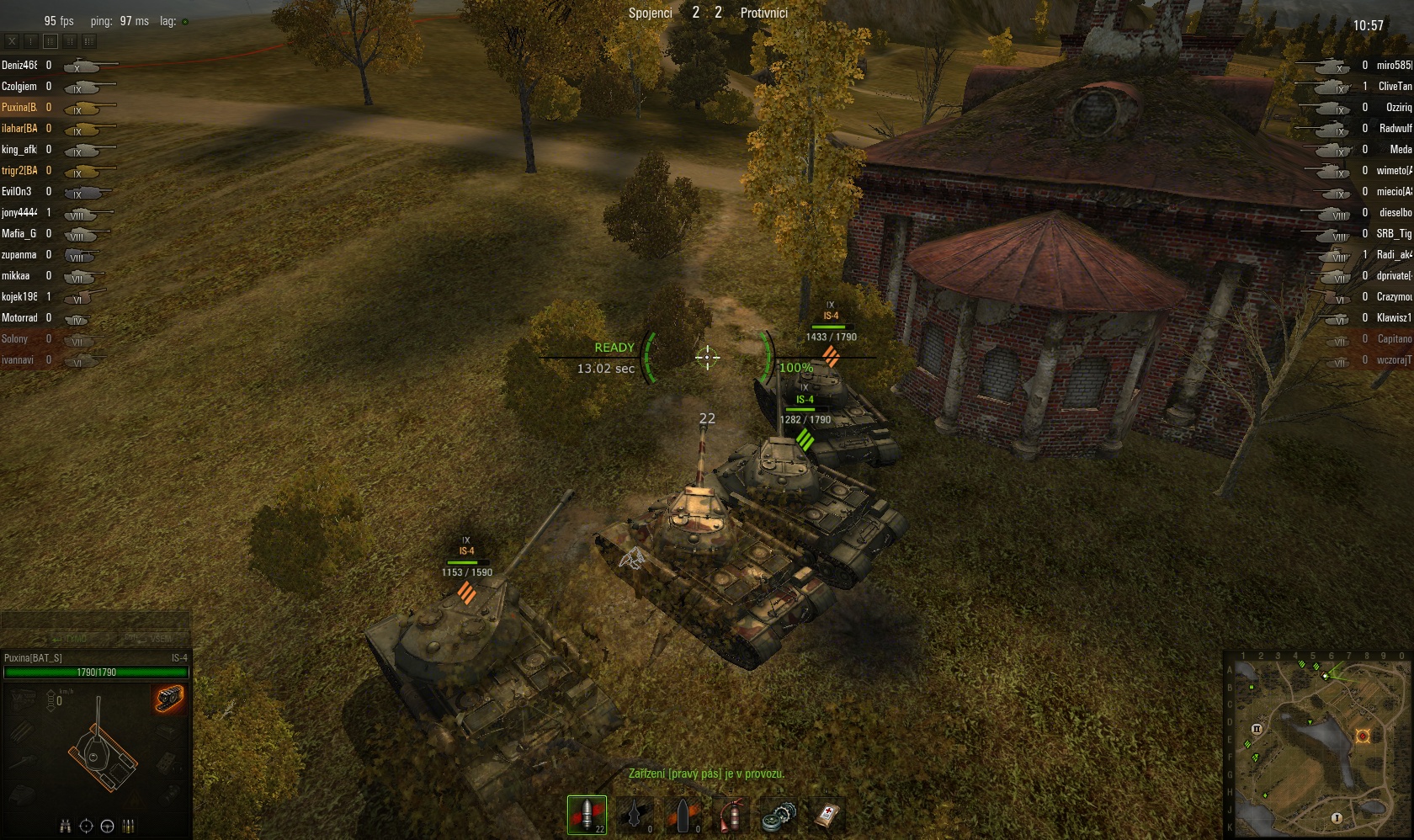Screen dimensions: 1414x840
Task: Click the steering wheel driver icon
Action: coord(107,826)
